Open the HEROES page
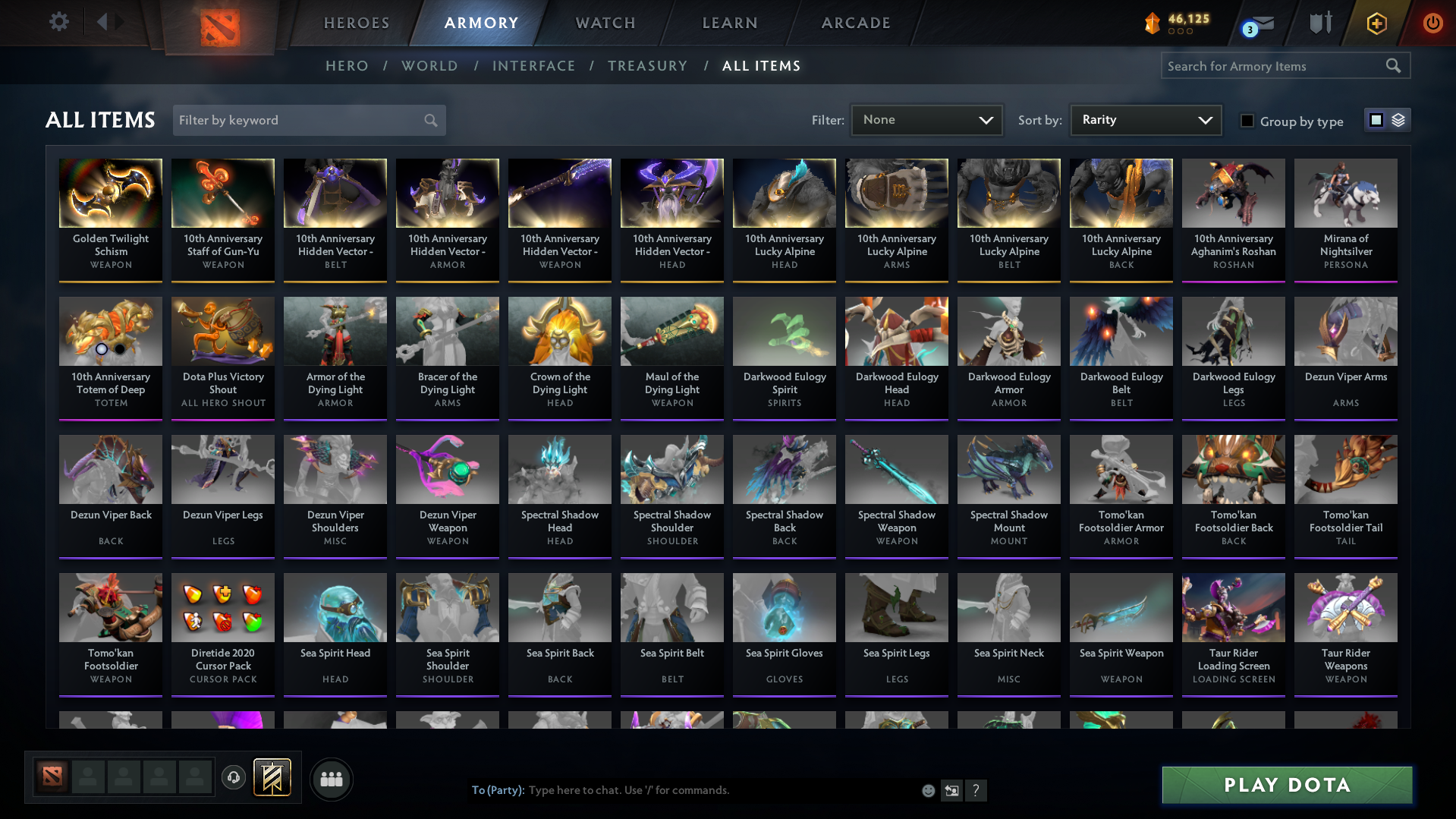The width and height of the screenshot is (1456, 819). [x=356, y=23]
